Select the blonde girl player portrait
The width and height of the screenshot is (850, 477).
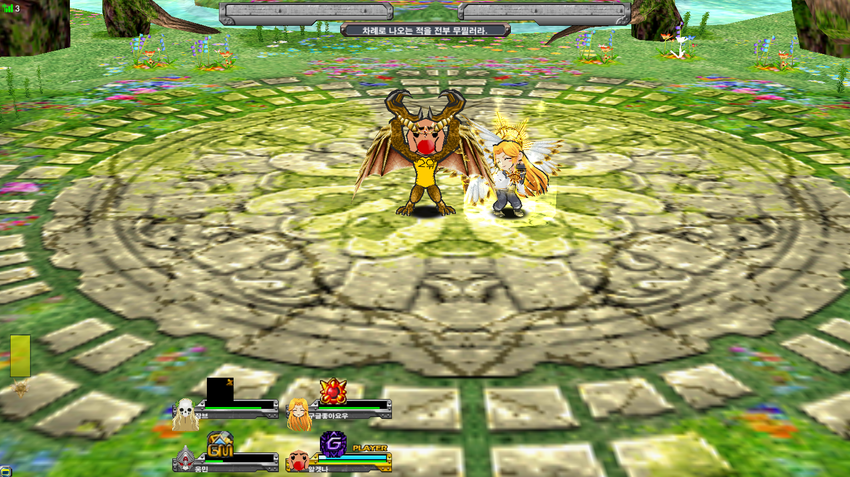coord(297,412)
